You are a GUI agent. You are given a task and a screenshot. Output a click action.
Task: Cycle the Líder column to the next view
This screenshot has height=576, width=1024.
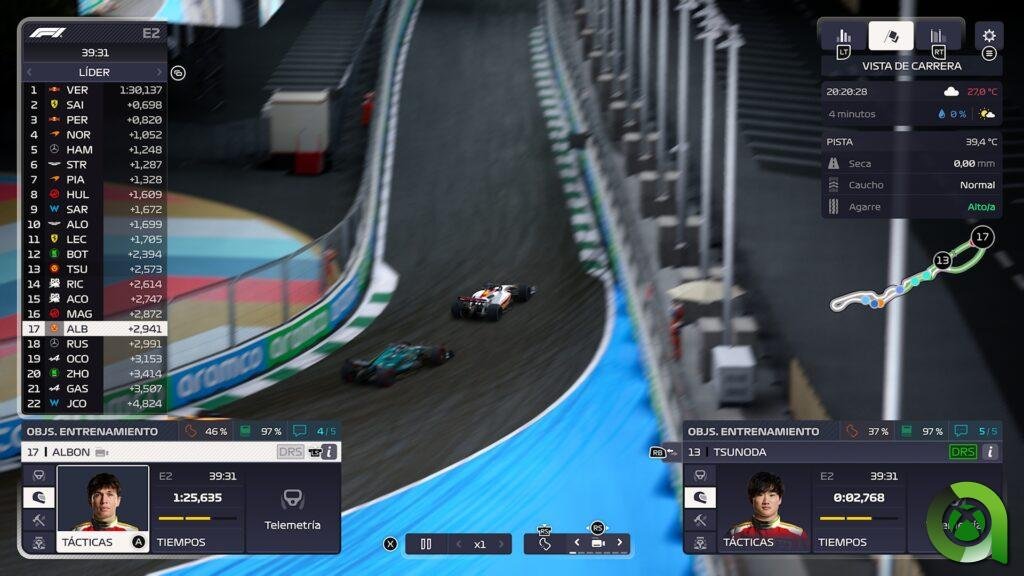159,72
